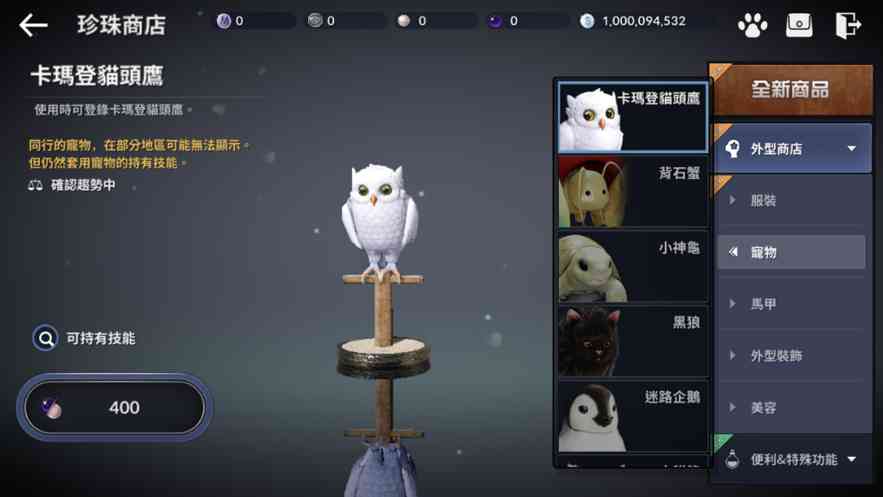Select the 寵物 pet category
This screenshot has height=497, width=883.
coord(790,252)
